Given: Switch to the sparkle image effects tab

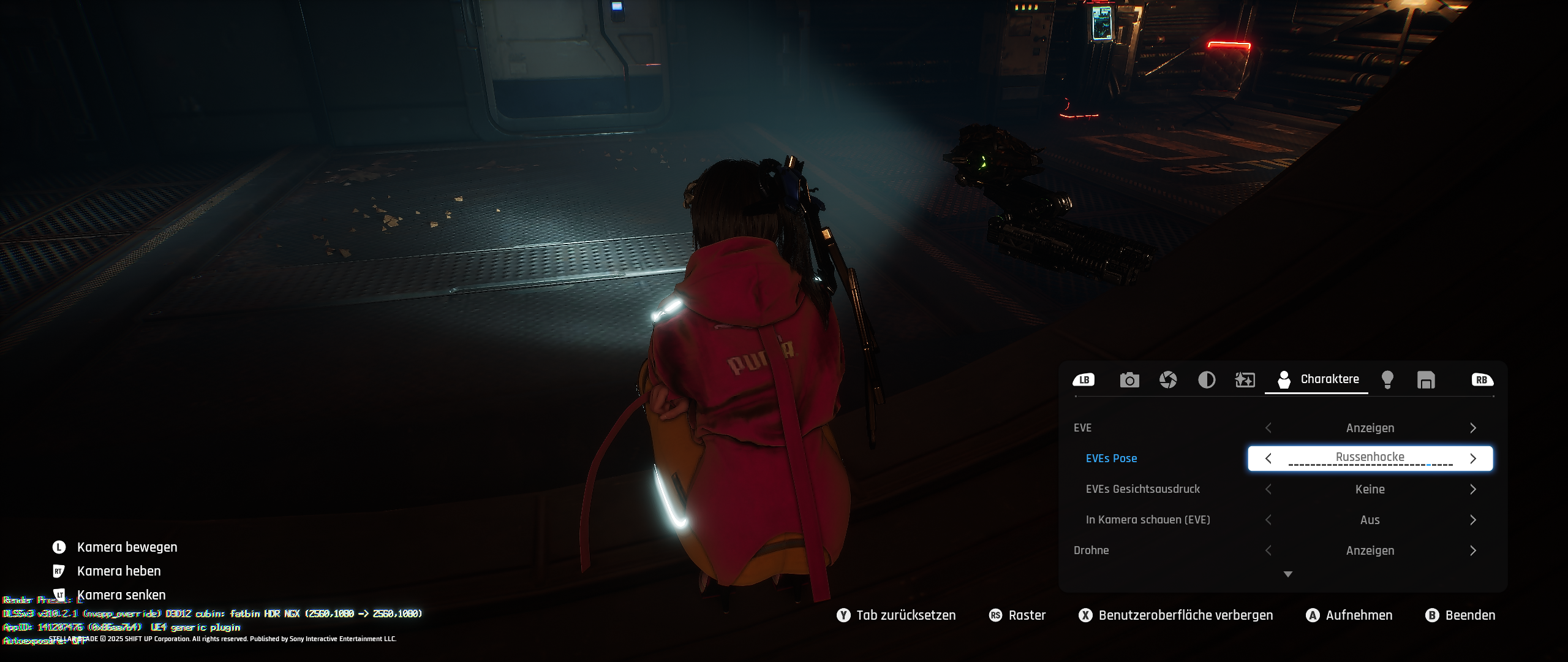Looking at the screenshot, I should pos(1245,380).
